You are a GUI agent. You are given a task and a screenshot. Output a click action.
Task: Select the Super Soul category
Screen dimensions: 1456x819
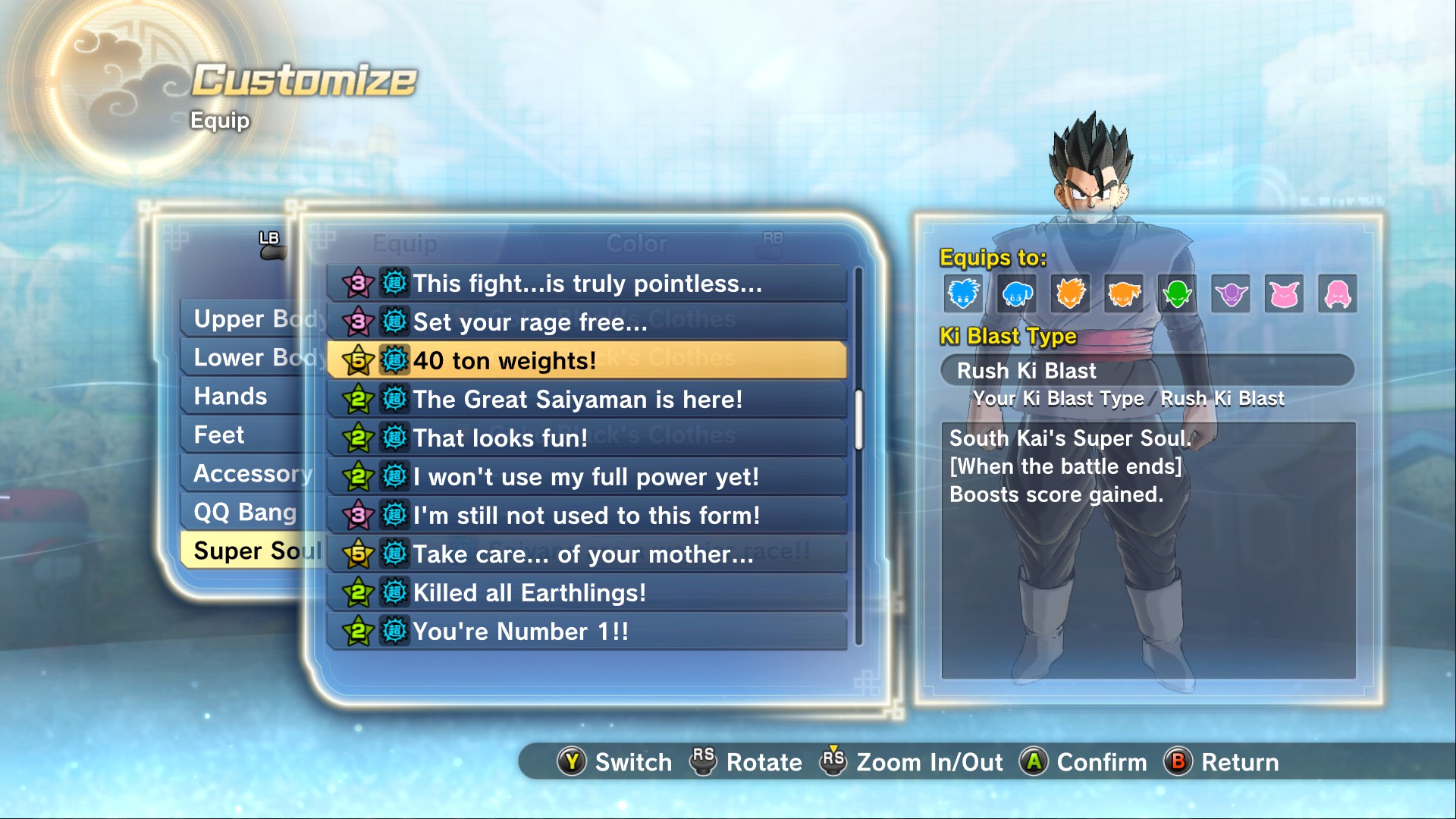tap(250, 551)
